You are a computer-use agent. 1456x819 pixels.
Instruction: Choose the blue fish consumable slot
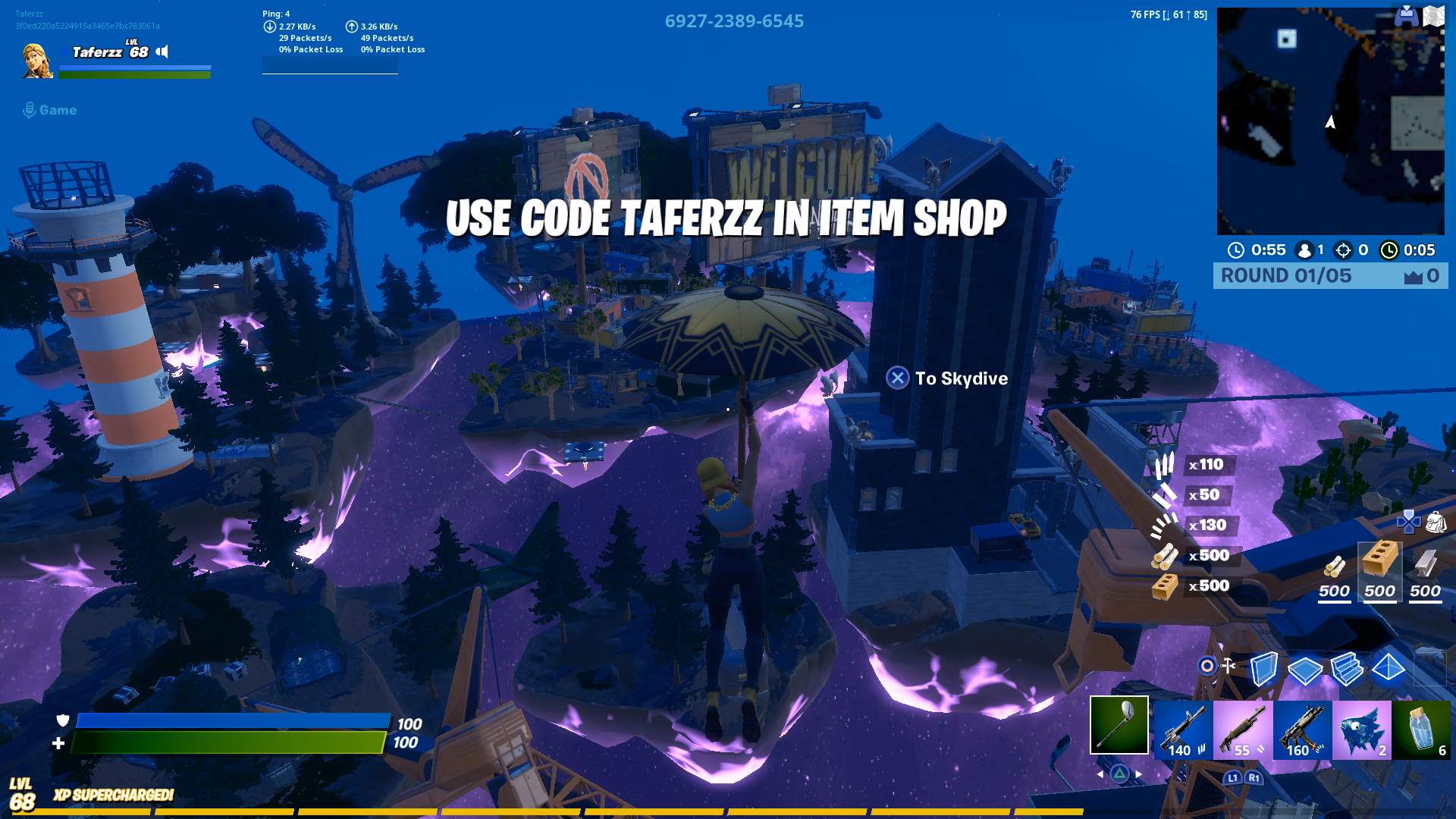click(x=1362, y=730)
